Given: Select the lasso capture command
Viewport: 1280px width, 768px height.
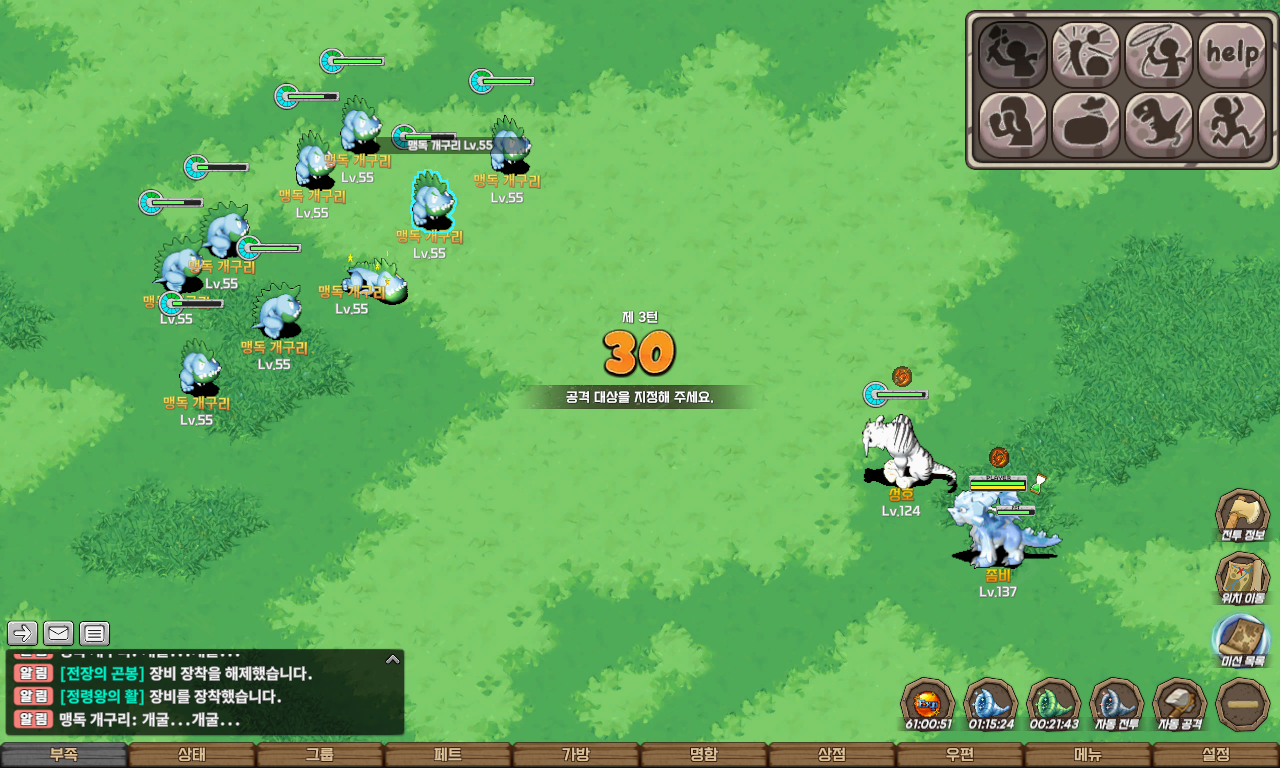Looking at the screenshot, I should tap(1159, 53).
